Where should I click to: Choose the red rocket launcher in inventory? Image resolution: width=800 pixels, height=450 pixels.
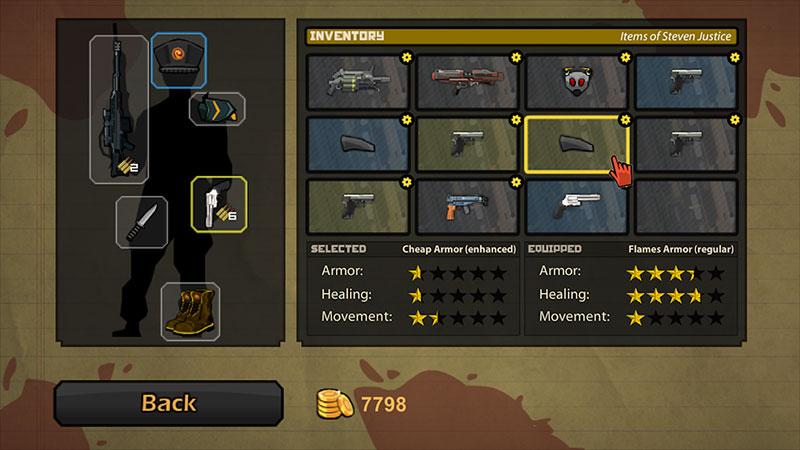click(468, 81)
